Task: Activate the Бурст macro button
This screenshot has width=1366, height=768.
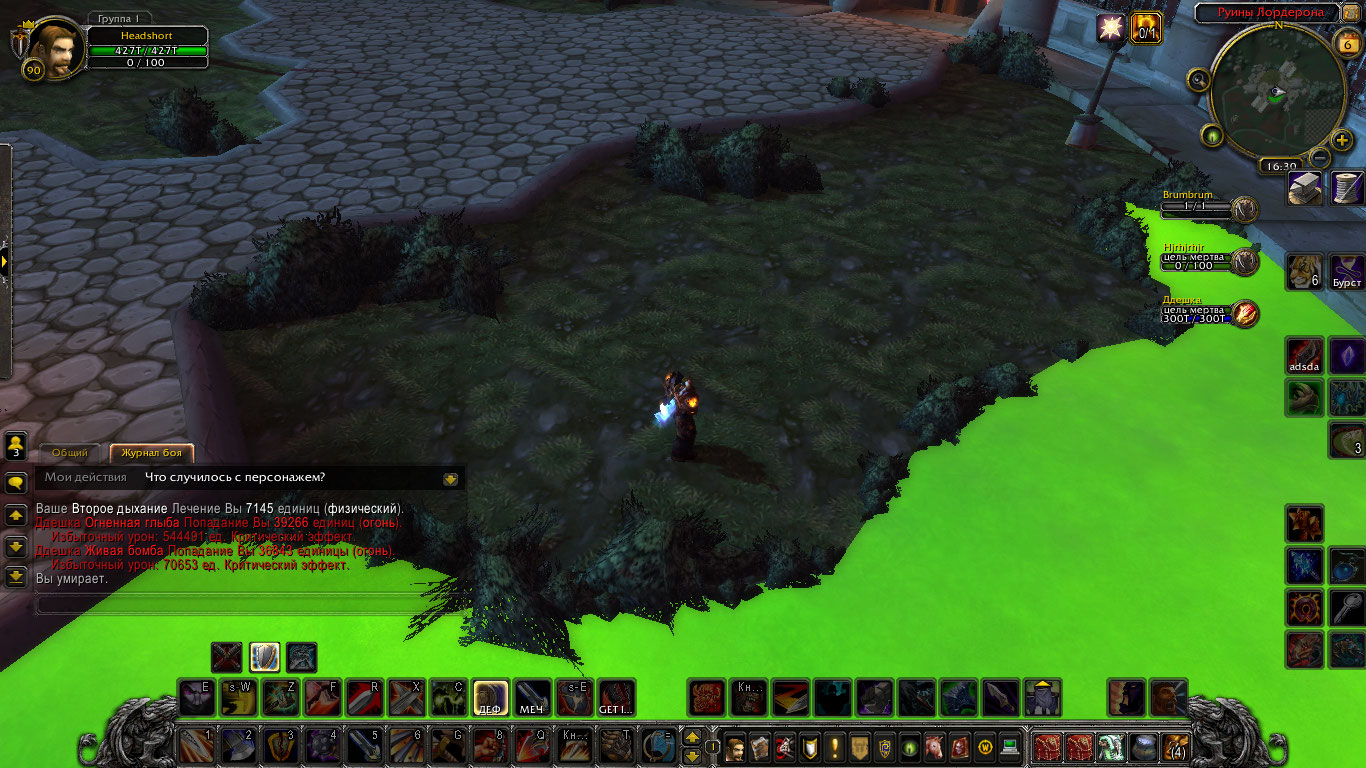Action: pos(1347,271)
